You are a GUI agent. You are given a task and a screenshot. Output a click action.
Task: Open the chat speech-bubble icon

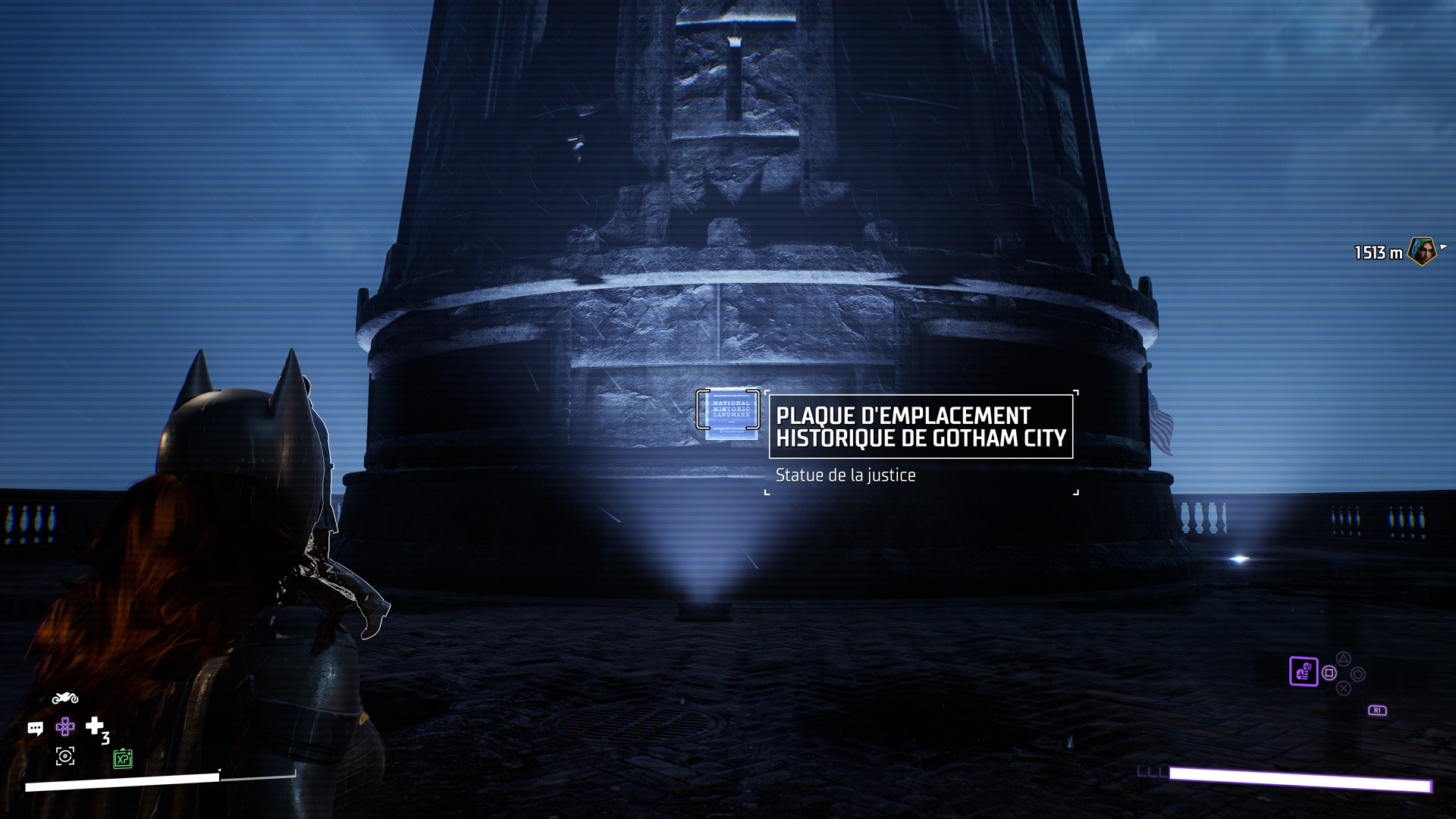[36, 729]
